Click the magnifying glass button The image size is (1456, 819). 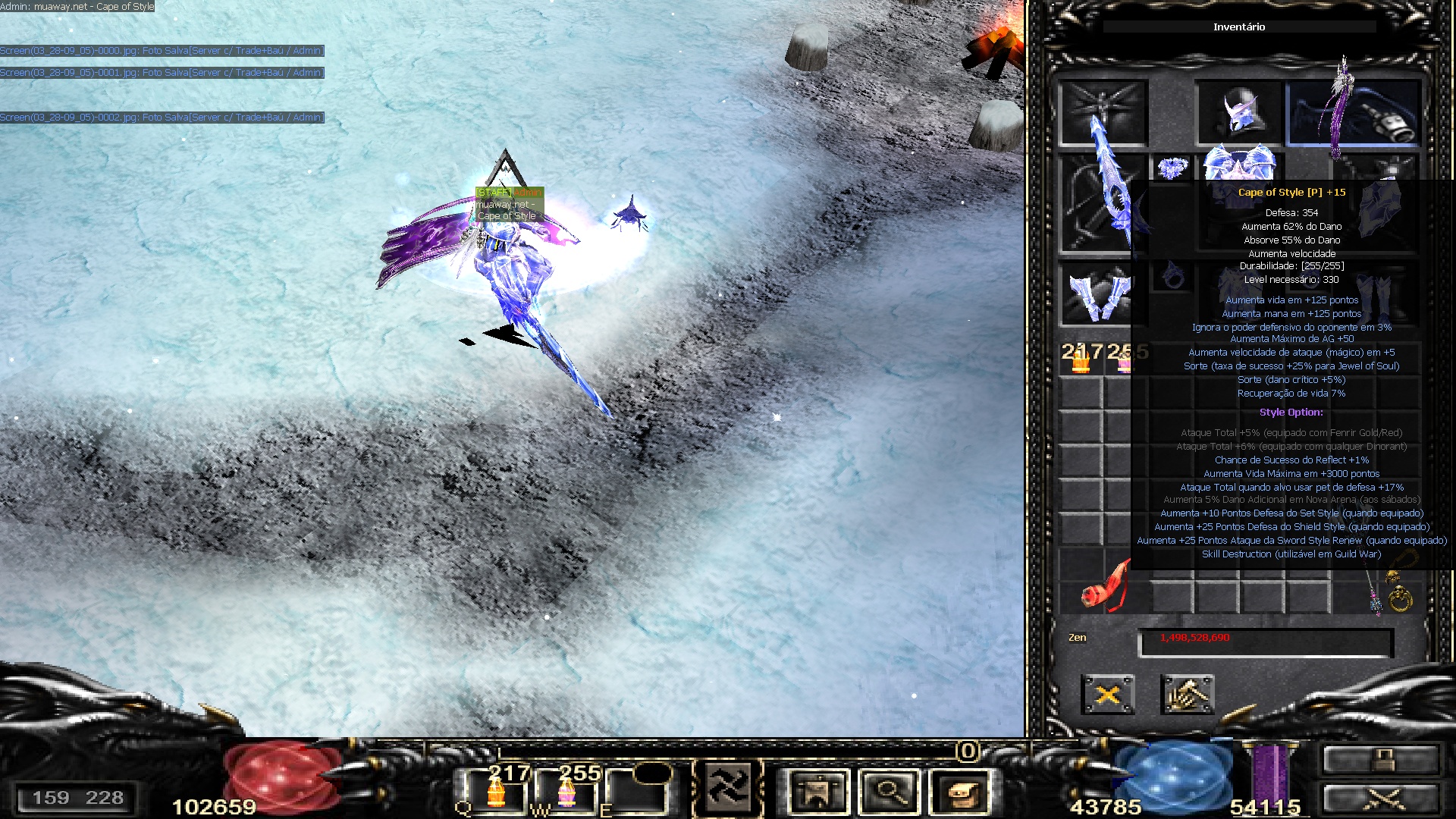click(x=889, y=792)
